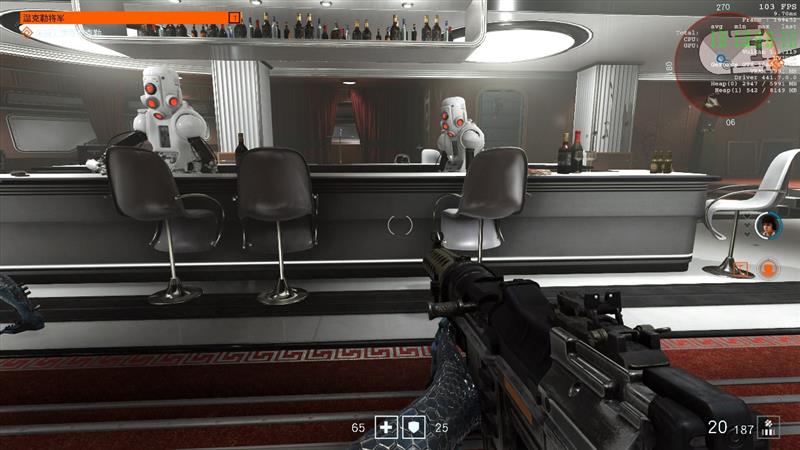Click the weapon ammo type icon

(x=769, y=427)
